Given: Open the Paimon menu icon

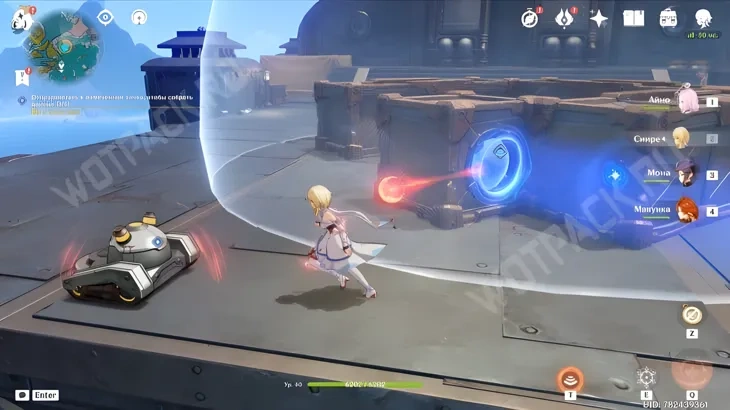Looking at the screenshot, I should [21, 18].
